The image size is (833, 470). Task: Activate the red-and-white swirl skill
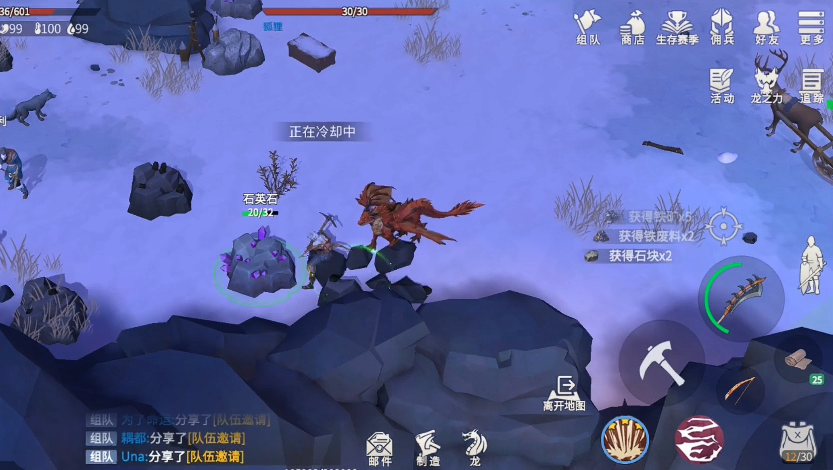pyautogui.click(x=698, y=439)
